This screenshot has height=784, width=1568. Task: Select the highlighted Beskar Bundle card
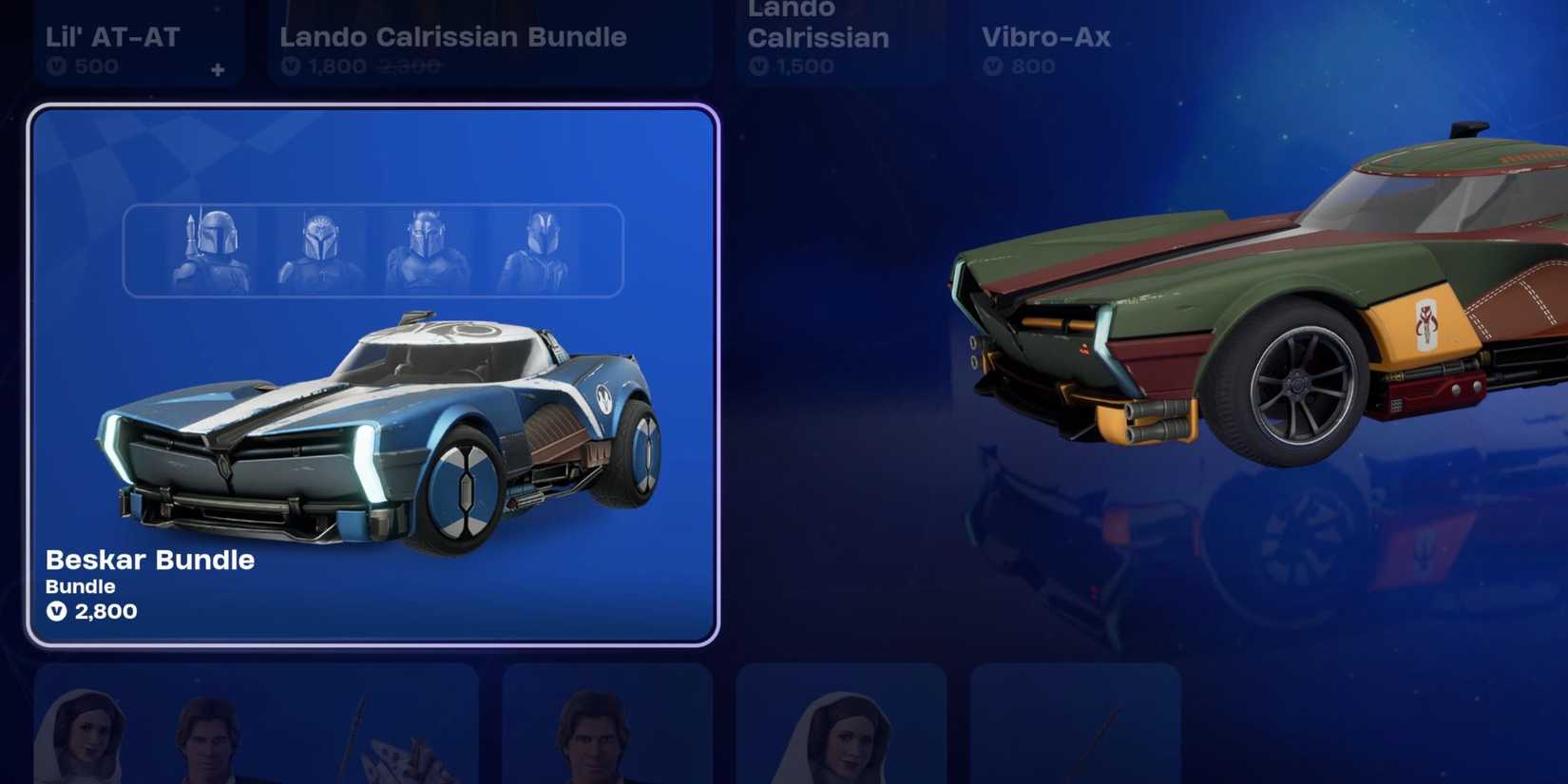pos(373,375)
